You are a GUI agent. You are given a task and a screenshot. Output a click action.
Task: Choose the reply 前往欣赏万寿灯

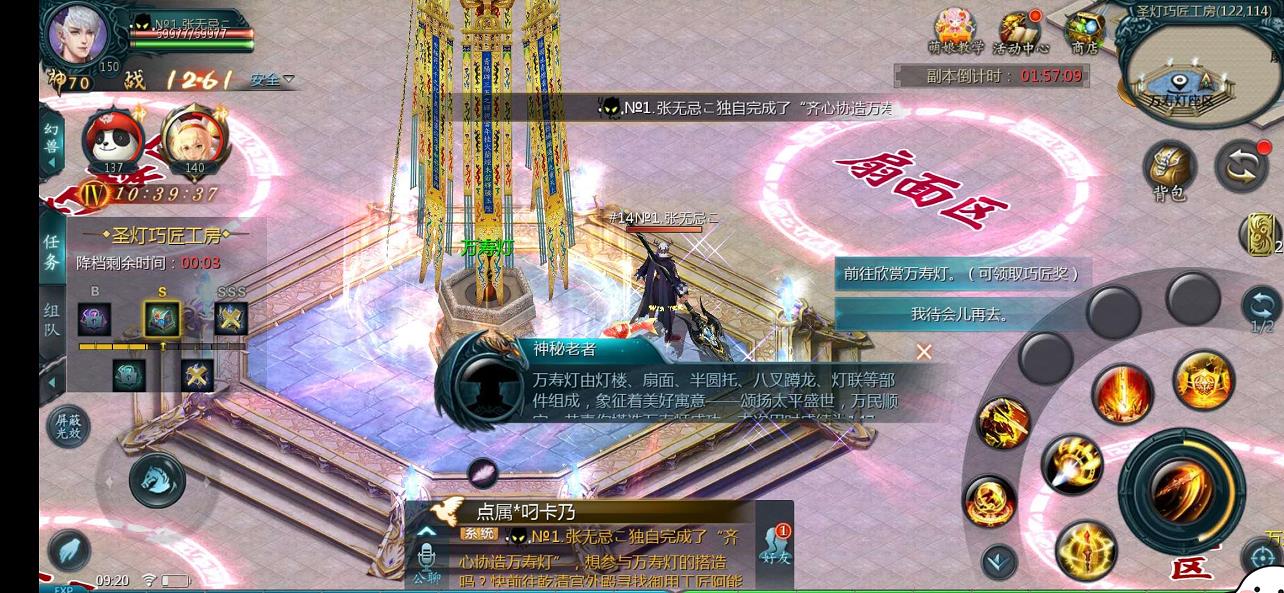click(x=961, y=274)
